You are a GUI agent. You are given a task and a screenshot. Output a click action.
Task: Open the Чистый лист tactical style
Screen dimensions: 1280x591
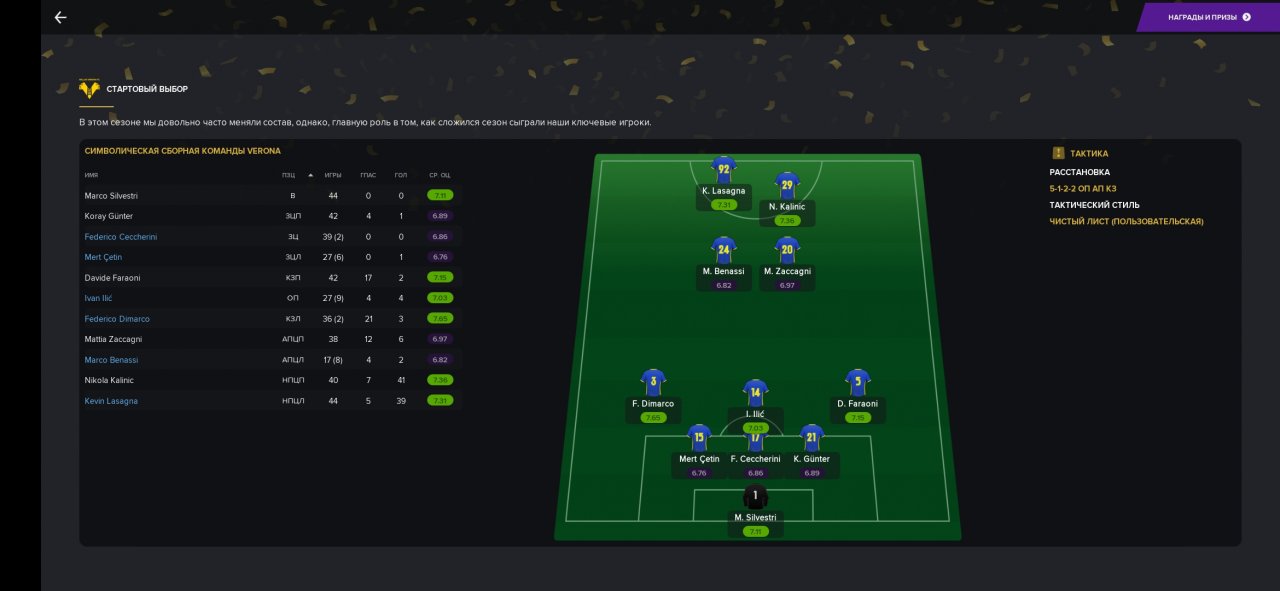[x=1126, y=221]
